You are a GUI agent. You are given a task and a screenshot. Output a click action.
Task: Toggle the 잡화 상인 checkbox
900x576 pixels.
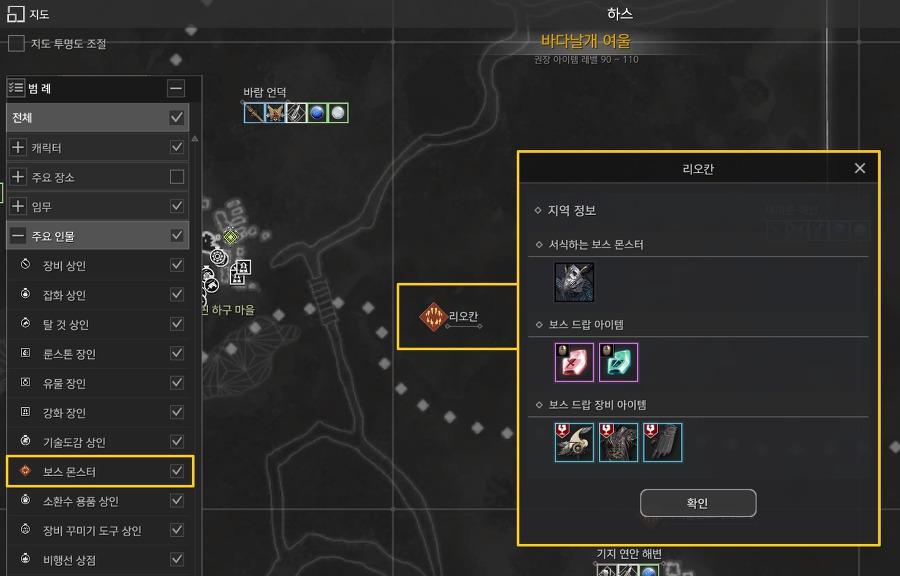[x=177, y=295]
